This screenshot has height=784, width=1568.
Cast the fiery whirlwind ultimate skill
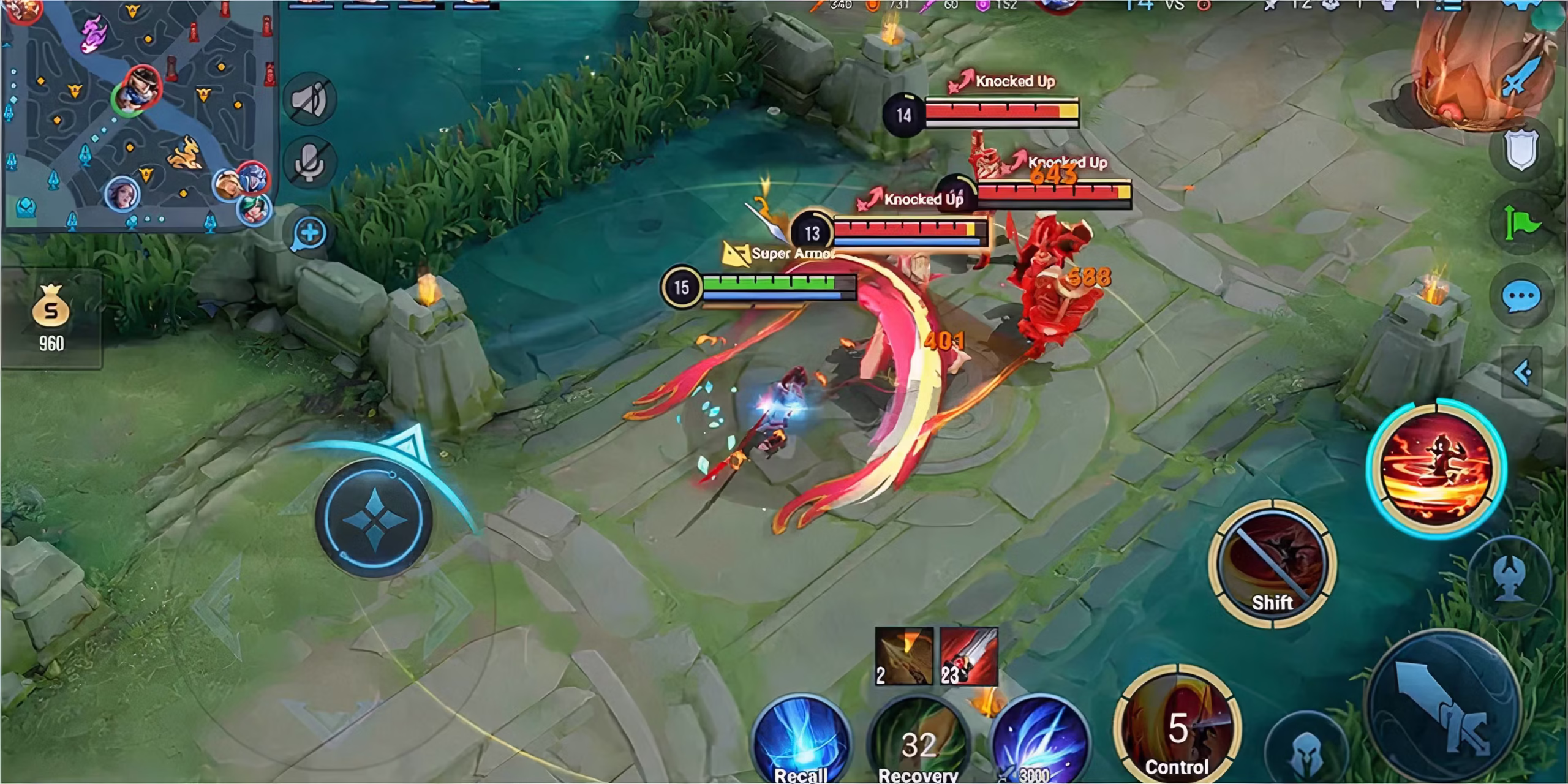(1436, 469)
